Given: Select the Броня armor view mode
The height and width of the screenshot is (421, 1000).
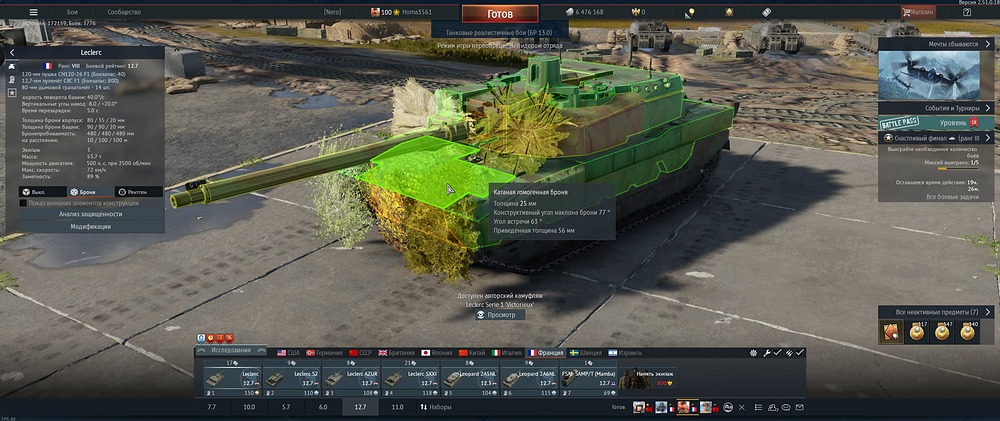Looking at the screenshot, I should tap(86, 191).
